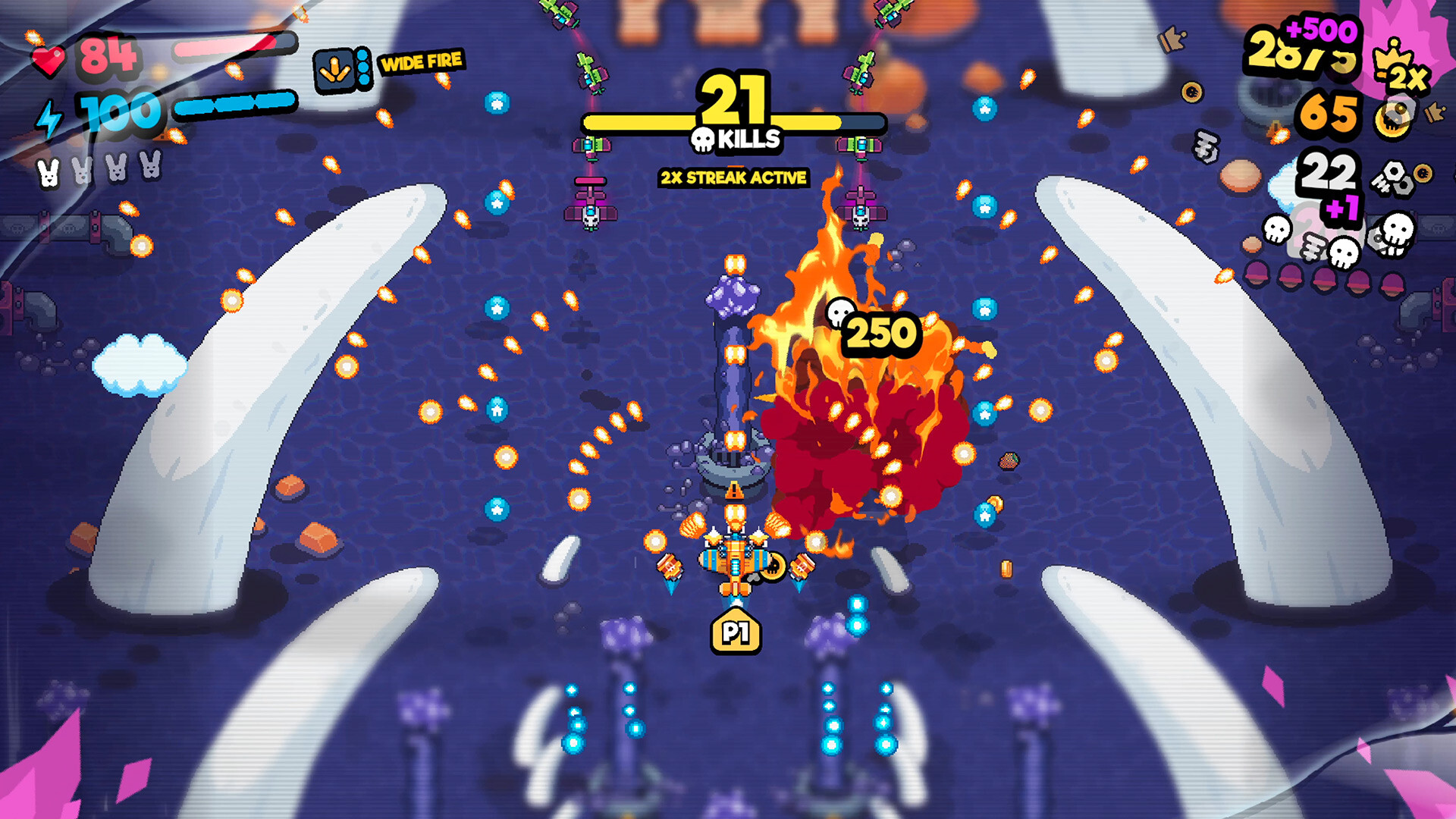The height and width of the screenshot is (819, 1456).
Task: Click the red heart health icon
Action: click(x=50, y=59)
